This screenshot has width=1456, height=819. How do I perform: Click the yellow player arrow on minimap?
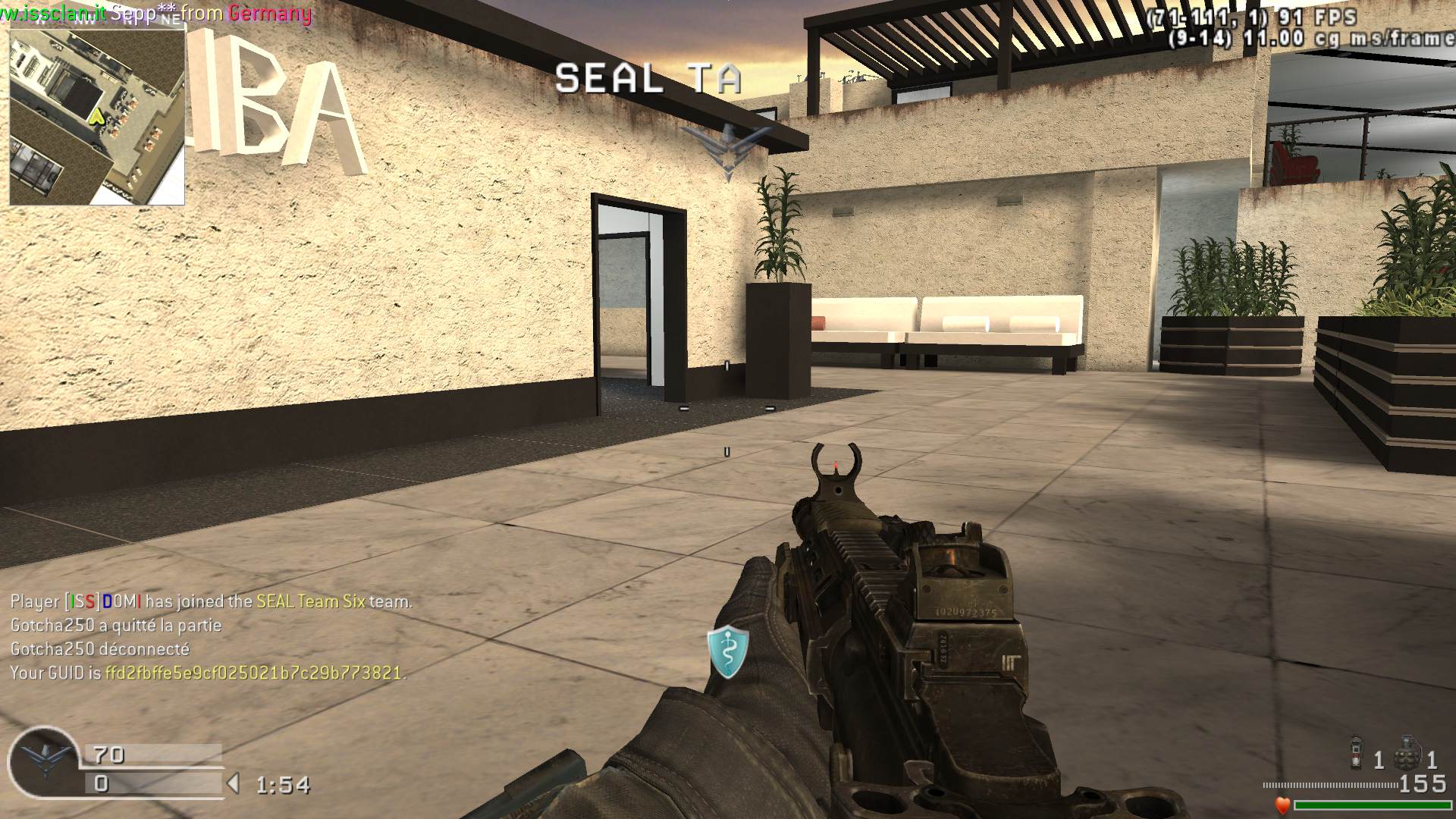(x=96, y=117)
